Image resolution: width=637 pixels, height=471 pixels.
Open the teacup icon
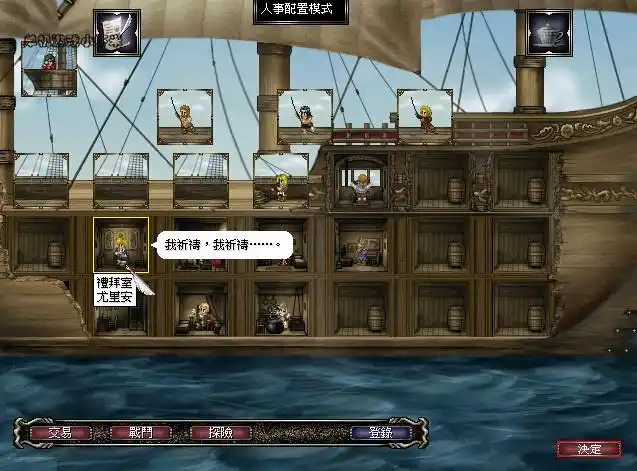coord(548,33)
